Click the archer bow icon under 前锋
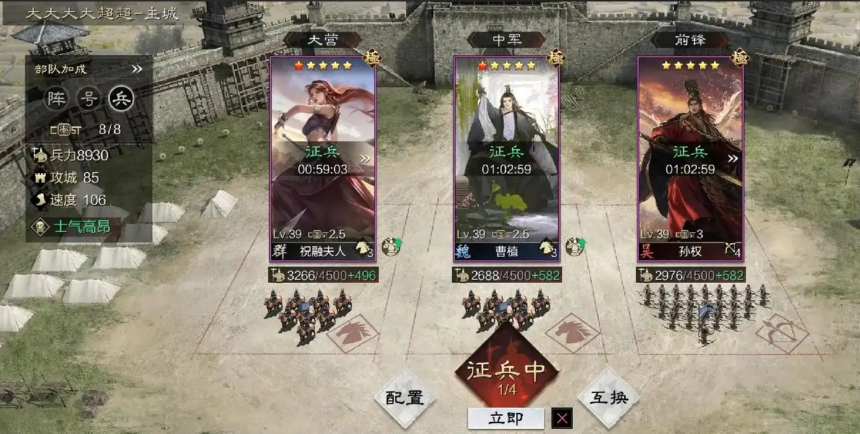Screen dimensions: 860x434 click(781, 333)
